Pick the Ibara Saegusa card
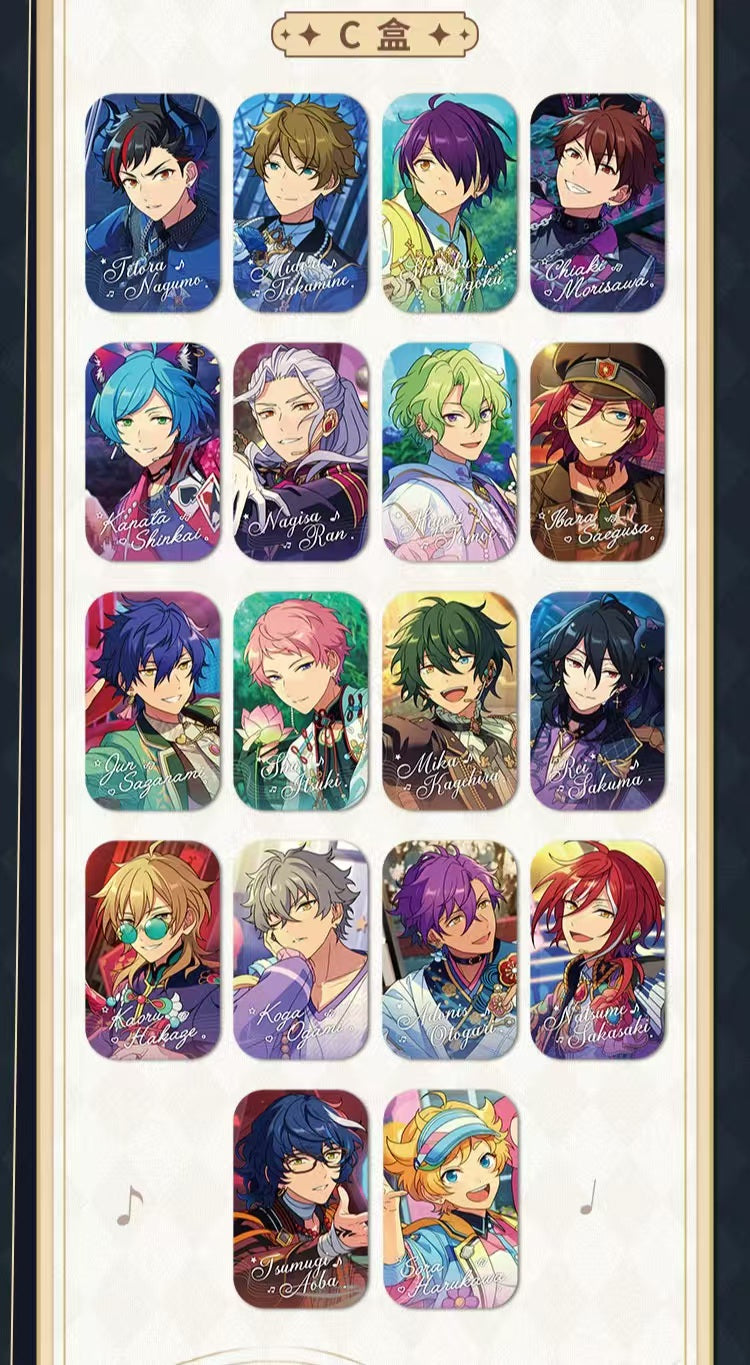Viewport: 750px width, 1365px height. pyautogui.click(x=598, y=452)
